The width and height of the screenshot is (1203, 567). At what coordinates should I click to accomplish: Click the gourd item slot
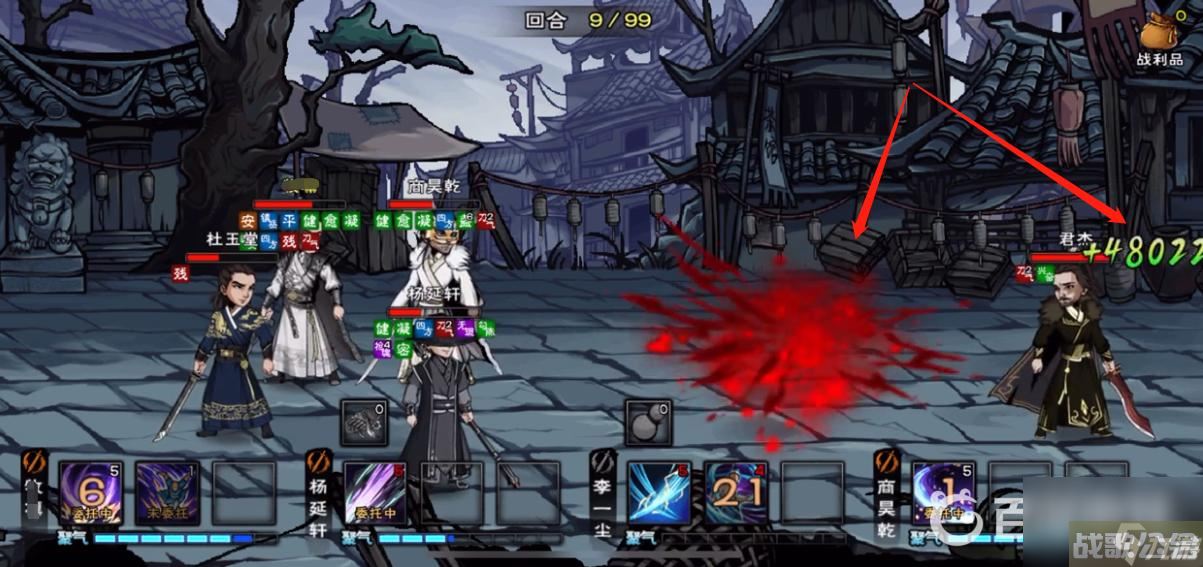tap(647, 422)
